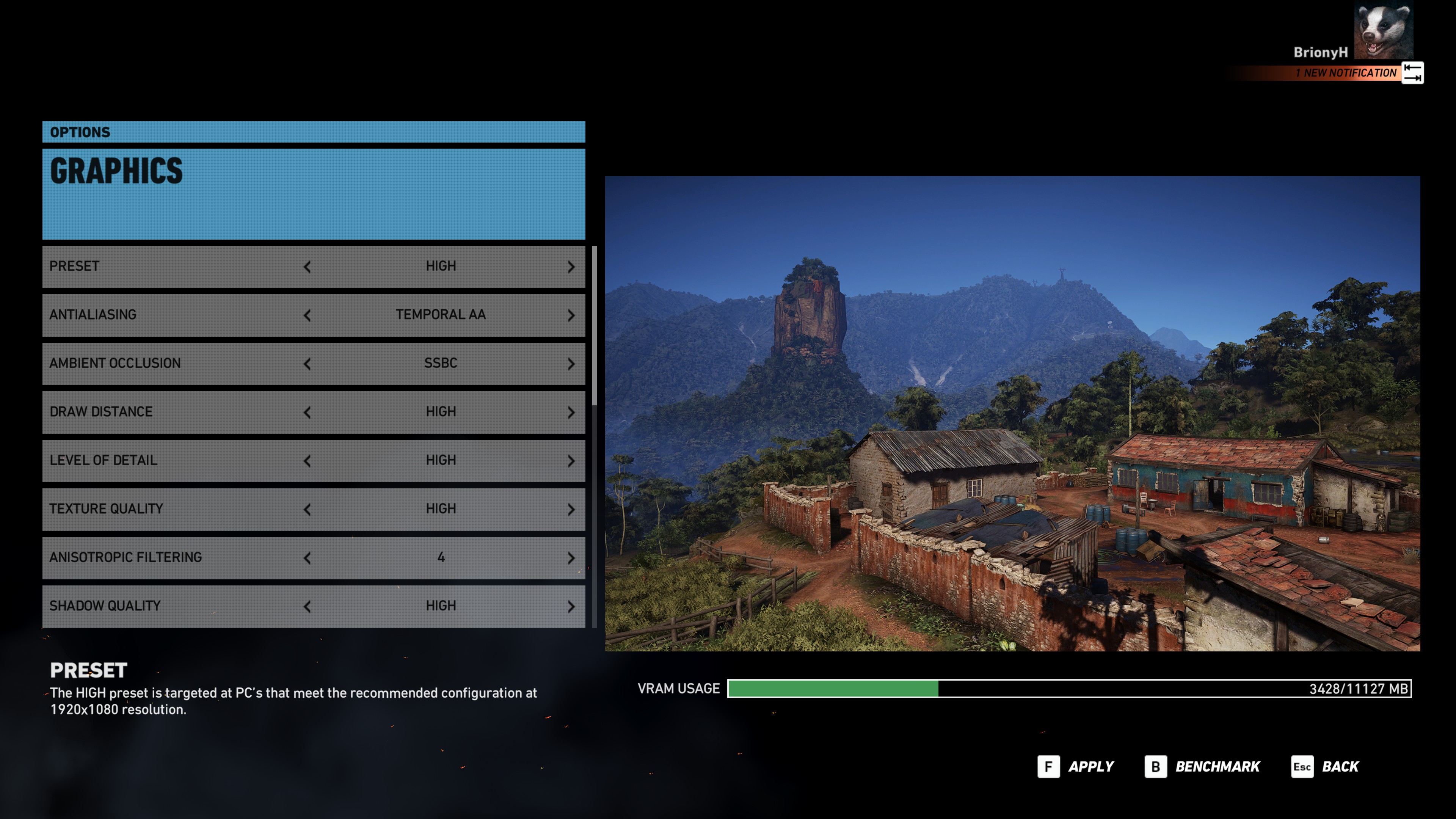Go Back from the graphics options
Viewport: 1456px width, 819px height.
pyautogui.click(x=1326, y=767)
